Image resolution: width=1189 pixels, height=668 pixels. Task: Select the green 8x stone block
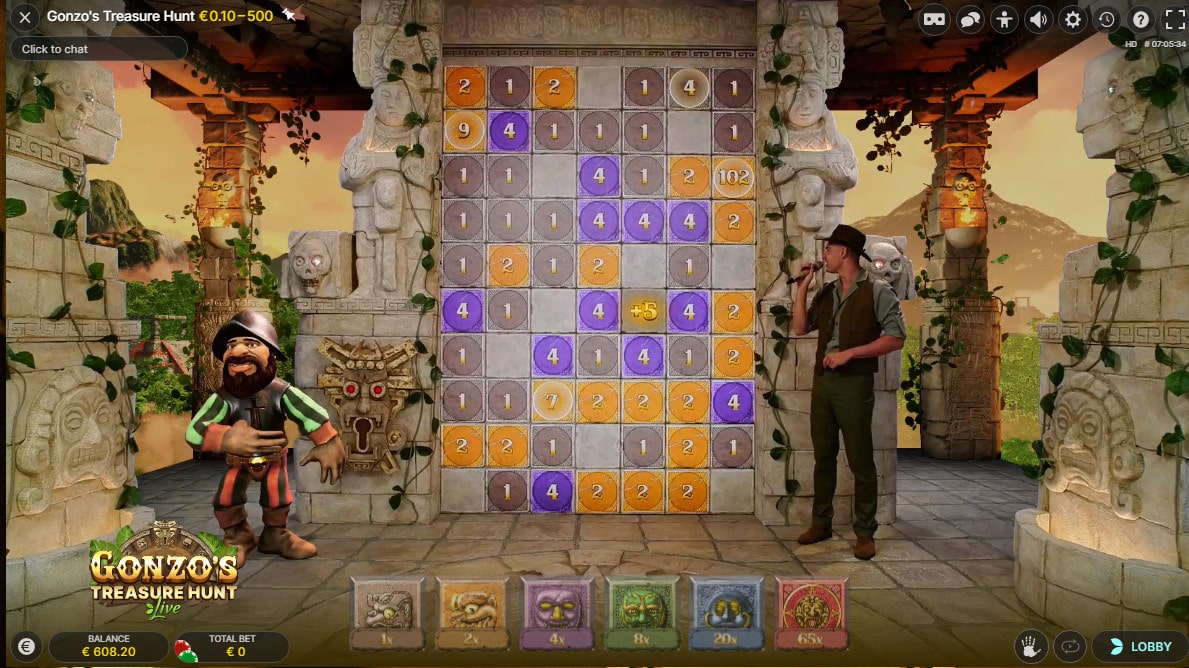click(642, 611)
